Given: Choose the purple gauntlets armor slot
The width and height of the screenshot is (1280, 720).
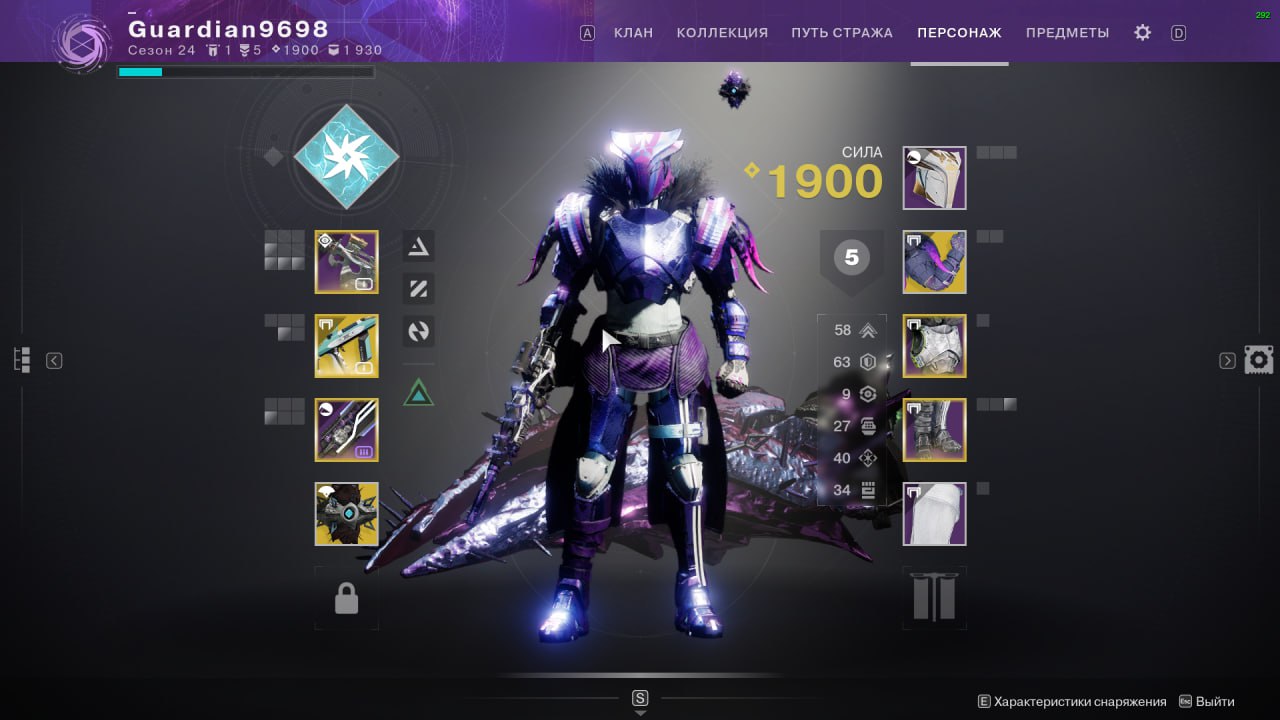Looking at the screenshot, I should pos(934,262).
